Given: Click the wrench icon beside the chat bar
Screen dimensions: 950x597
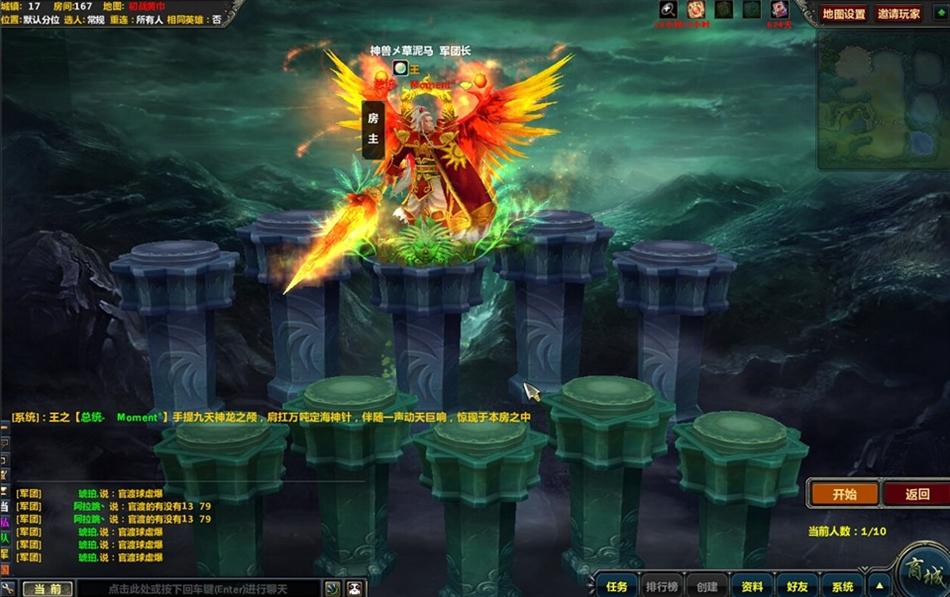Looking at the screenshot, I should point(8,589).
